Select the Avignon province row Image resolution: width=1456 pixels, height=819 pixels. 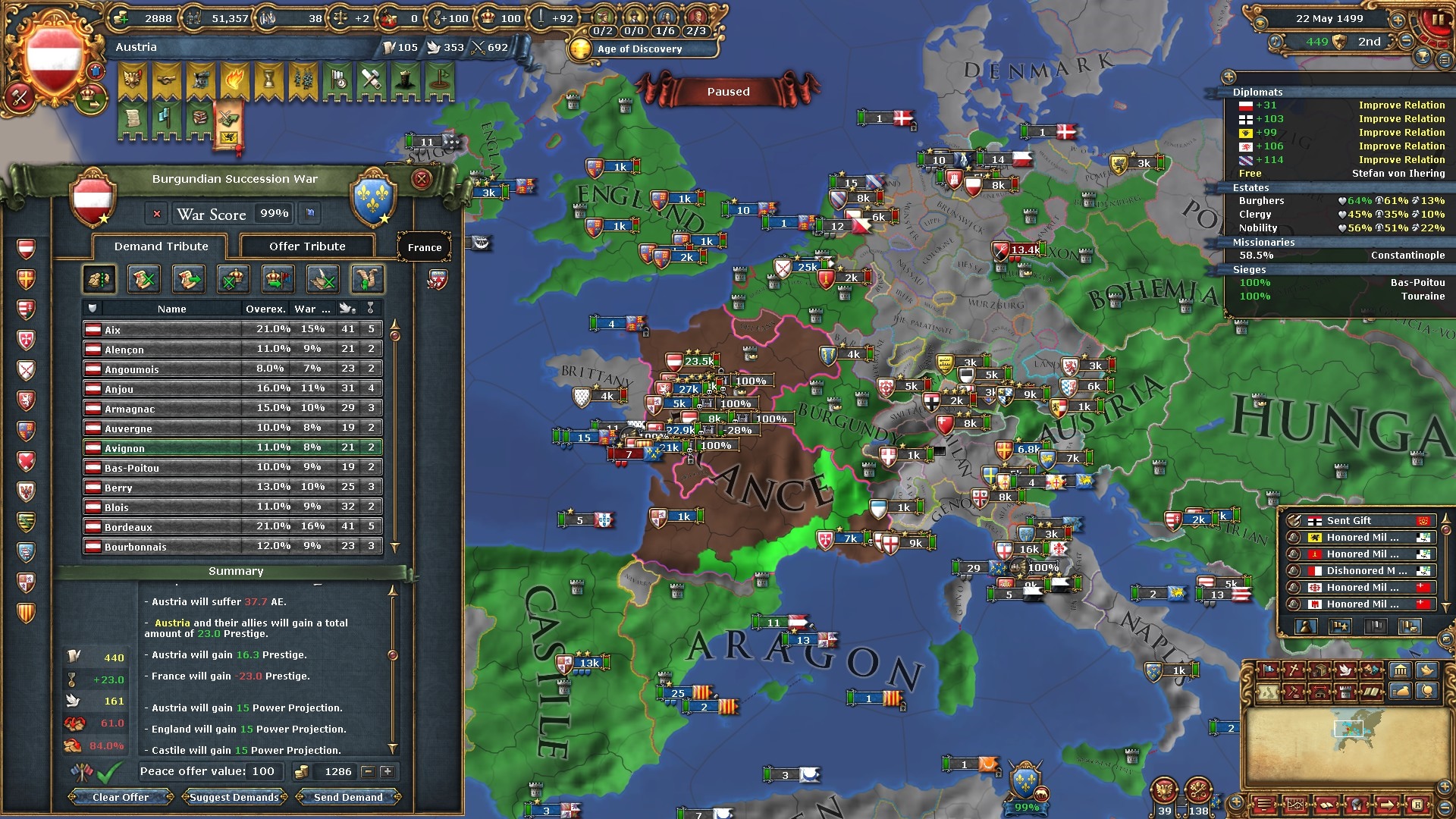232,448
